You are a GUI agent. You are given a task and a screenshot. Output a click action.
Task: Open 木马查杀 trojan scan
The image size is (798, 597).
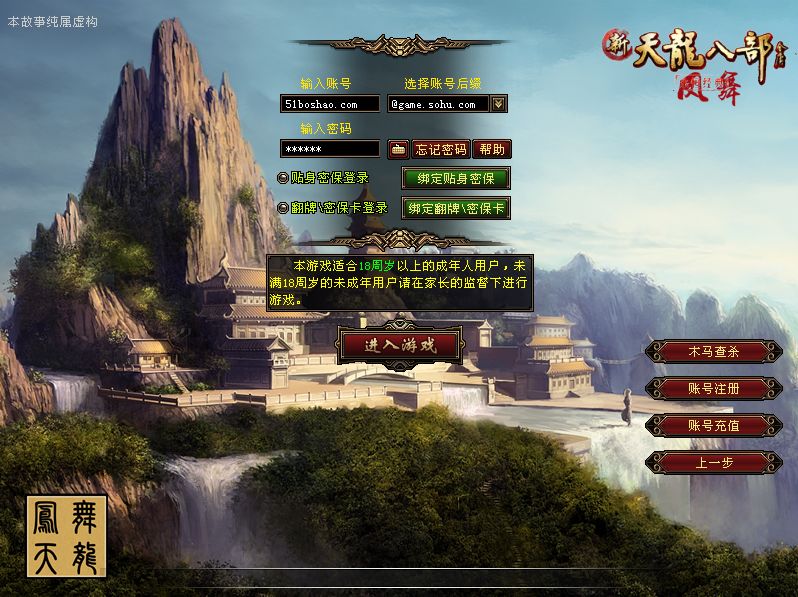tap(714, 352)
